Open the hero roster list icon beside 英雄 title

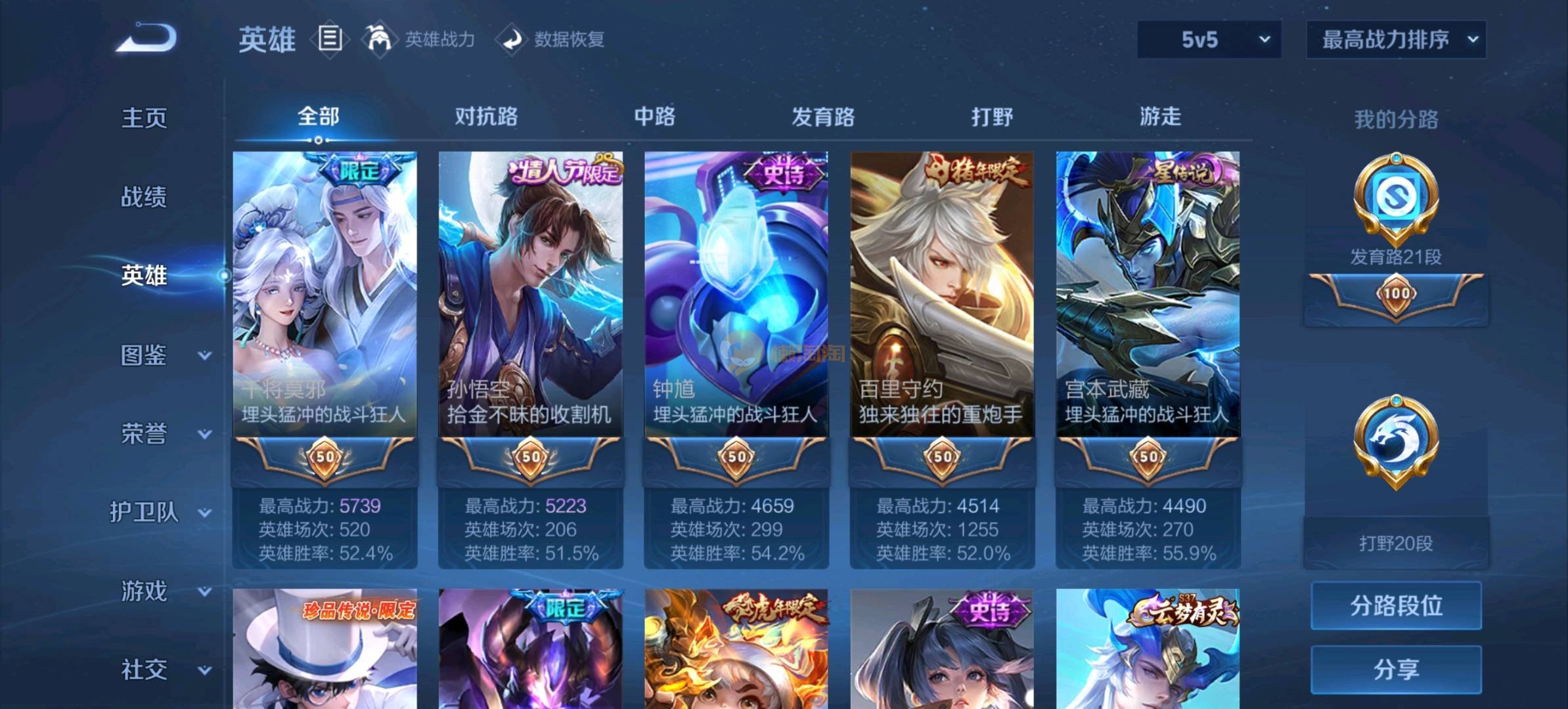tap(330, 39)
